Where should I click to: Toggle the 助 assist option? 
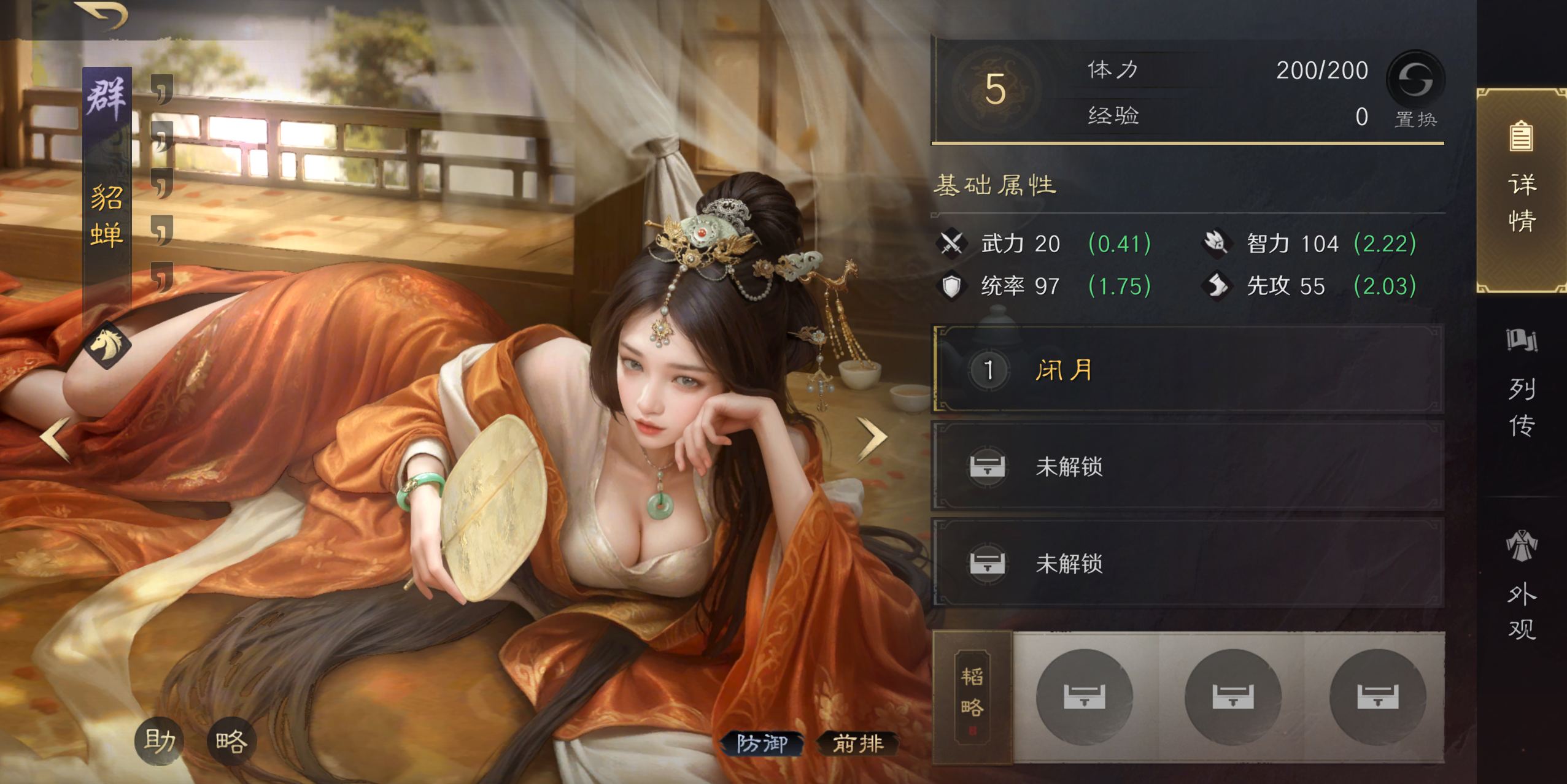click(x=158, y=740)
